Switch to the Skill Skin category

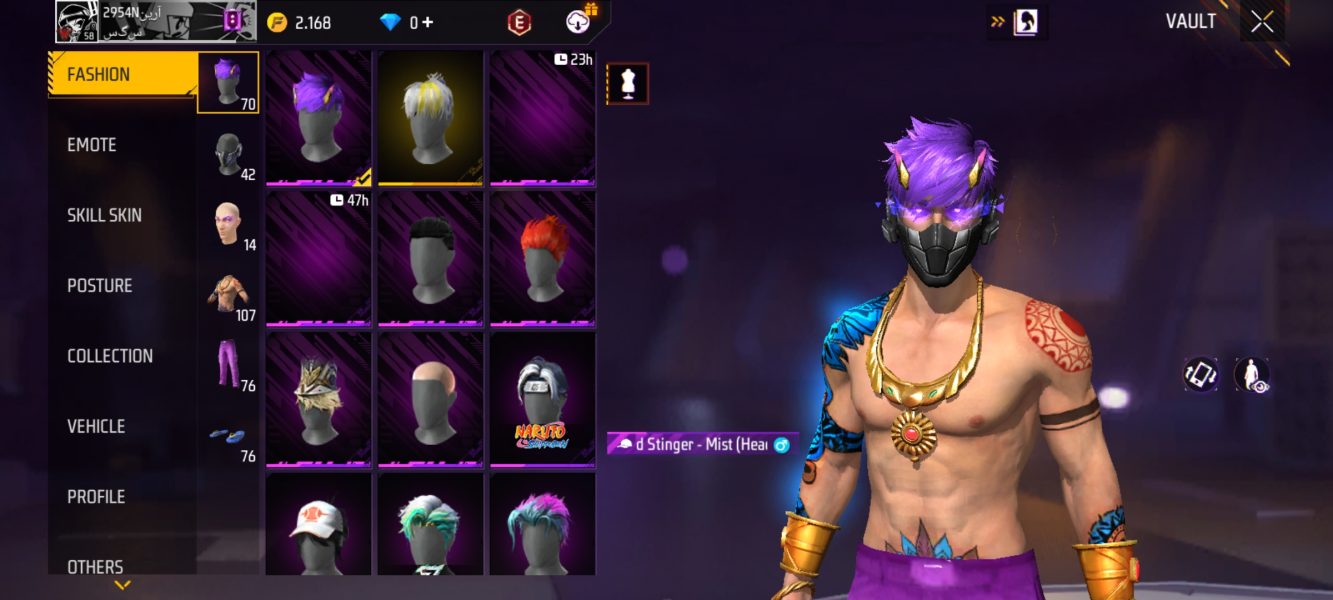click(x=104, y=215)
